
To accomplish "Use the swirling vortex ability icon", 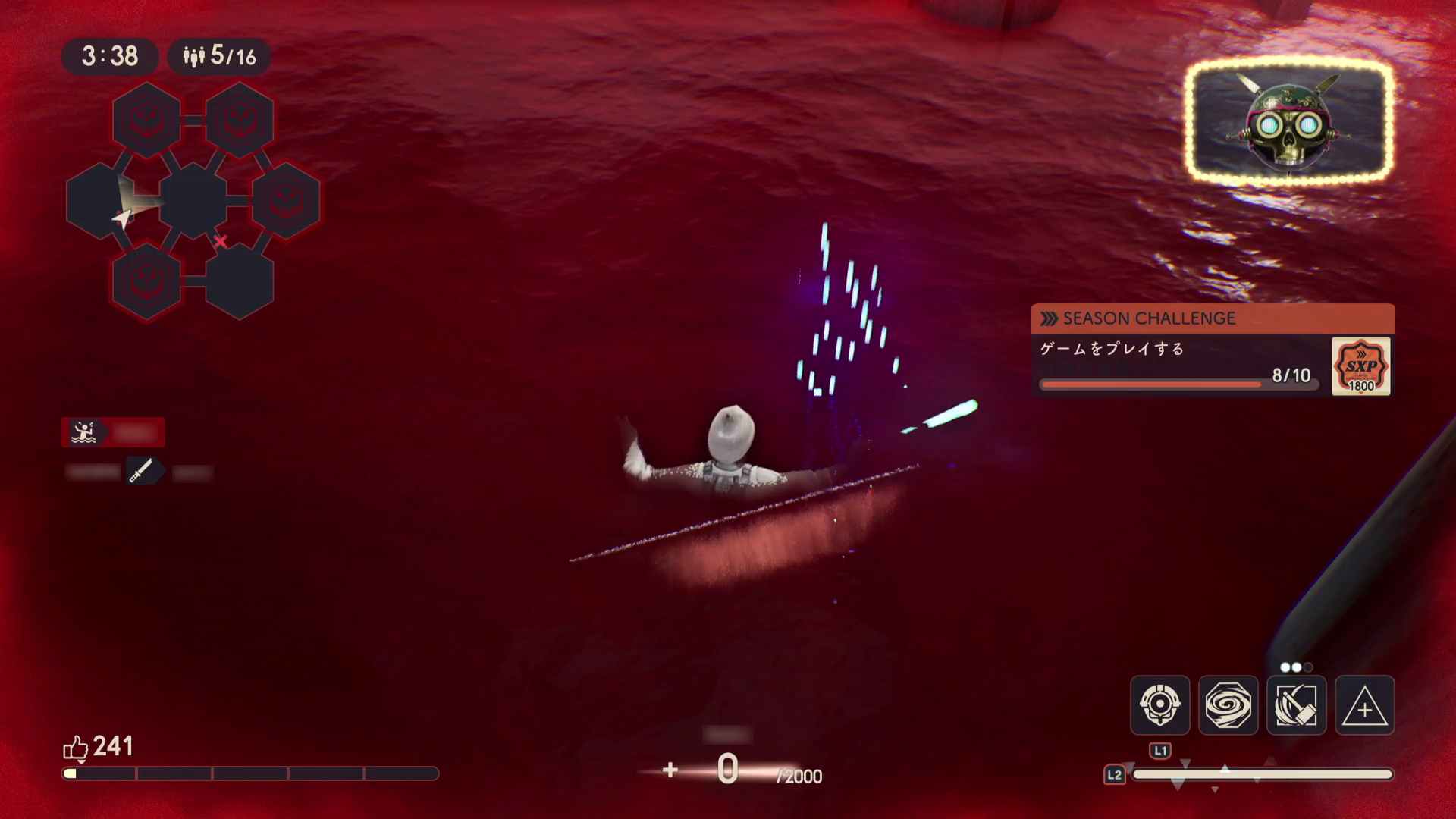I will point(1228,705).
